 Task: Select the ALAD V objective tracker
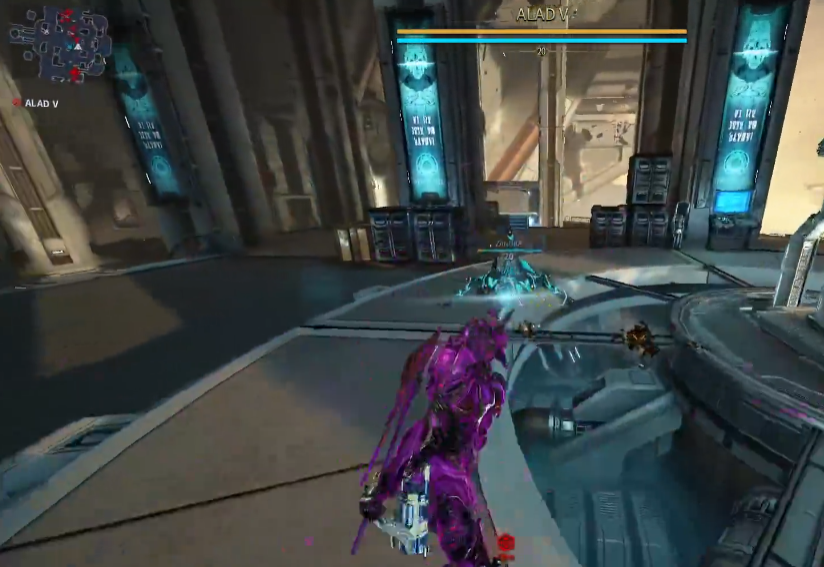point(36,103)
